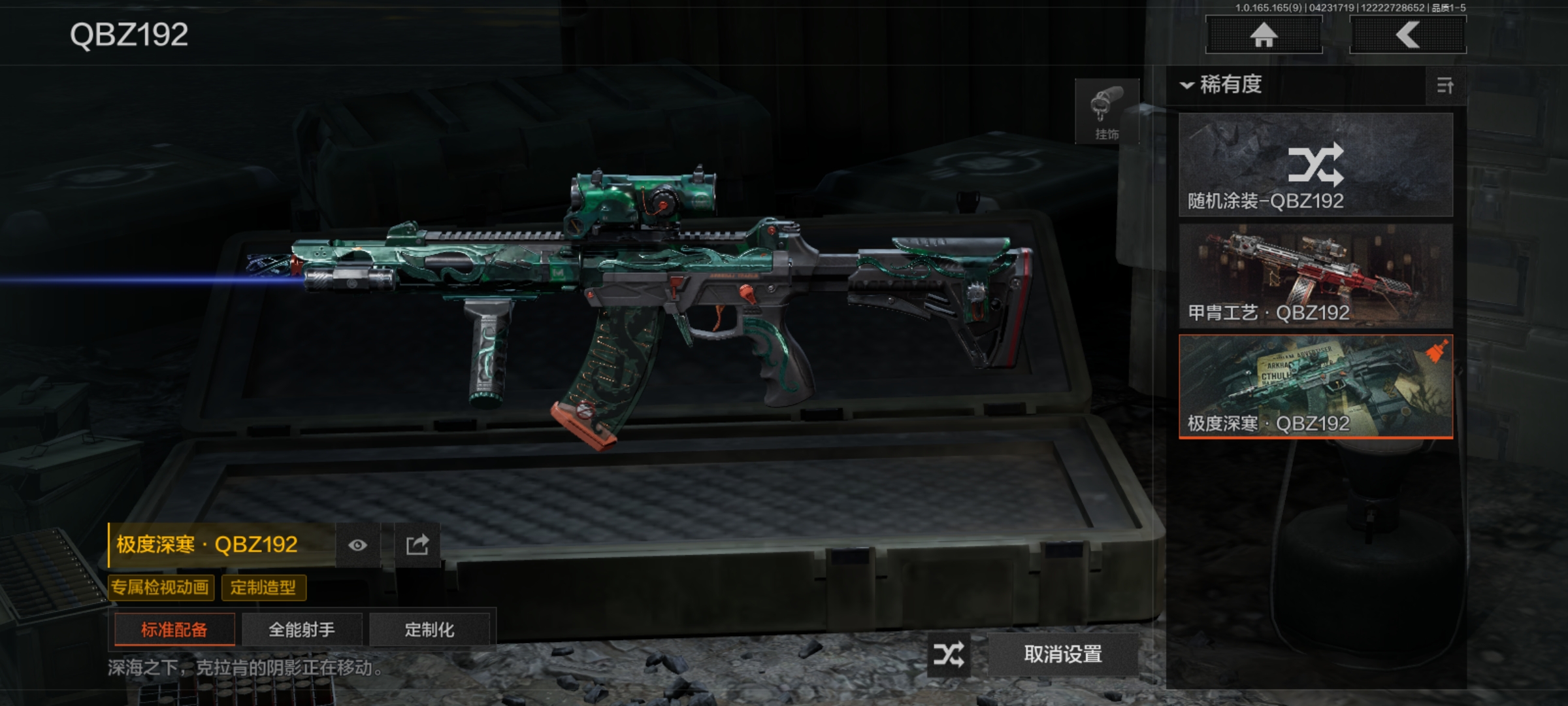Image resolution: width=1568 pixels, height=706 pixels.
Task: Select the 极度深寒 · QBZ192 skin
Action: click(x=1315, y=386)
